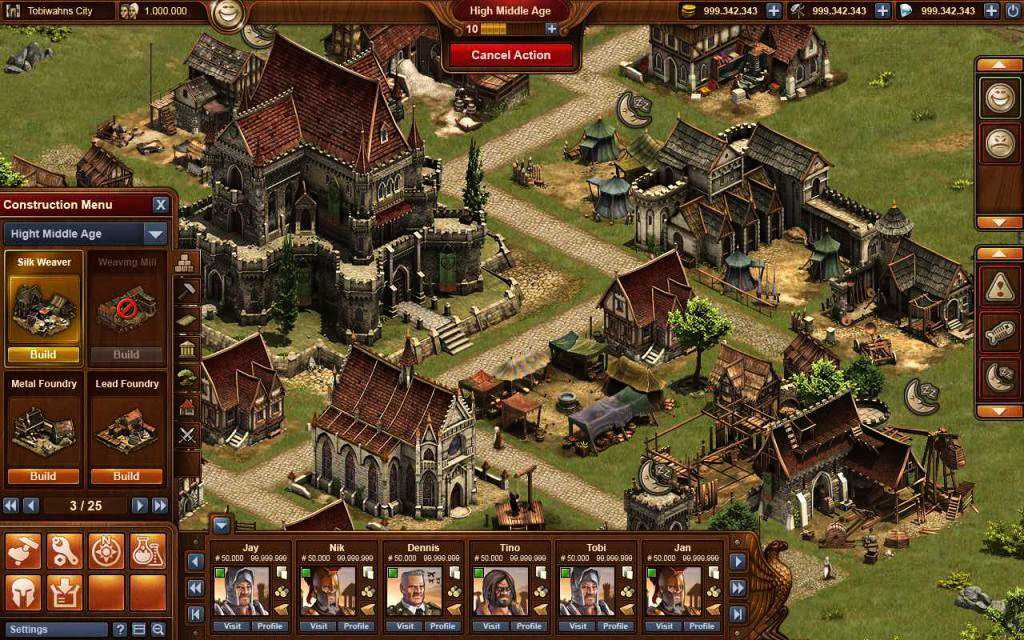Build the Silk Weaver
Viewport: 1024px width, 640px height.
tap(43, 354)
